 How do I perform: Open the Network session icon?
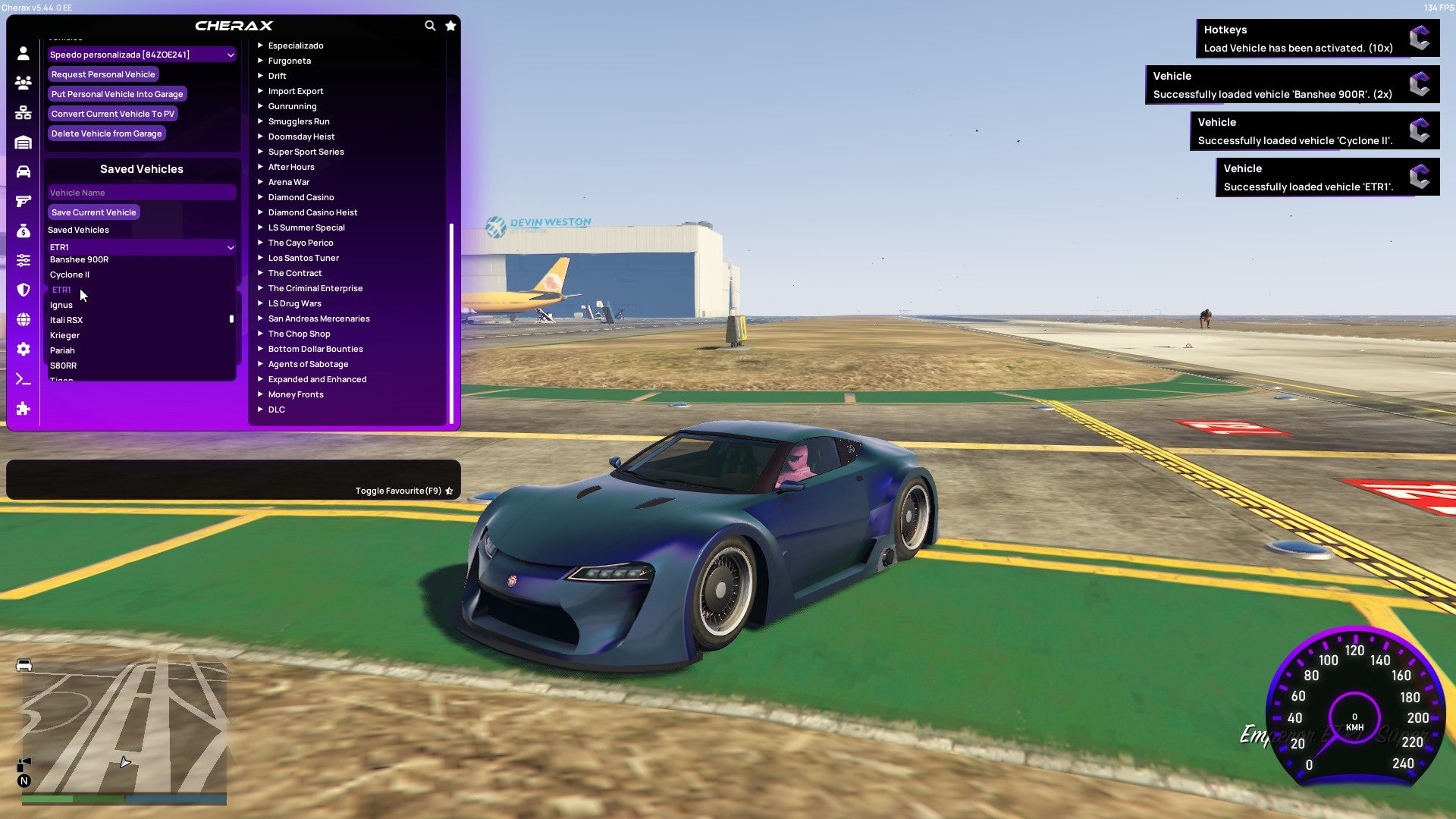tap(23, 112)
